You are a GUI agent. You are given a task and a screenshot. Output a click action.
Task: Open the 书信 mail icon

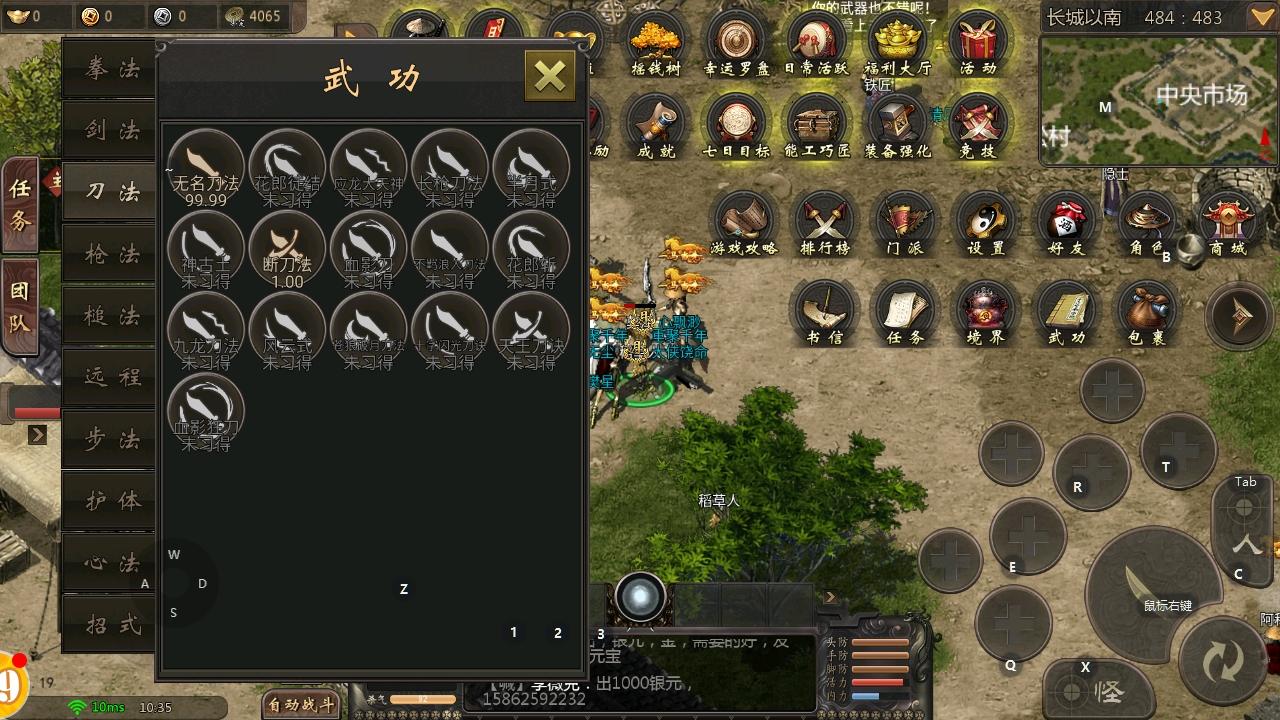coord(825,311)
